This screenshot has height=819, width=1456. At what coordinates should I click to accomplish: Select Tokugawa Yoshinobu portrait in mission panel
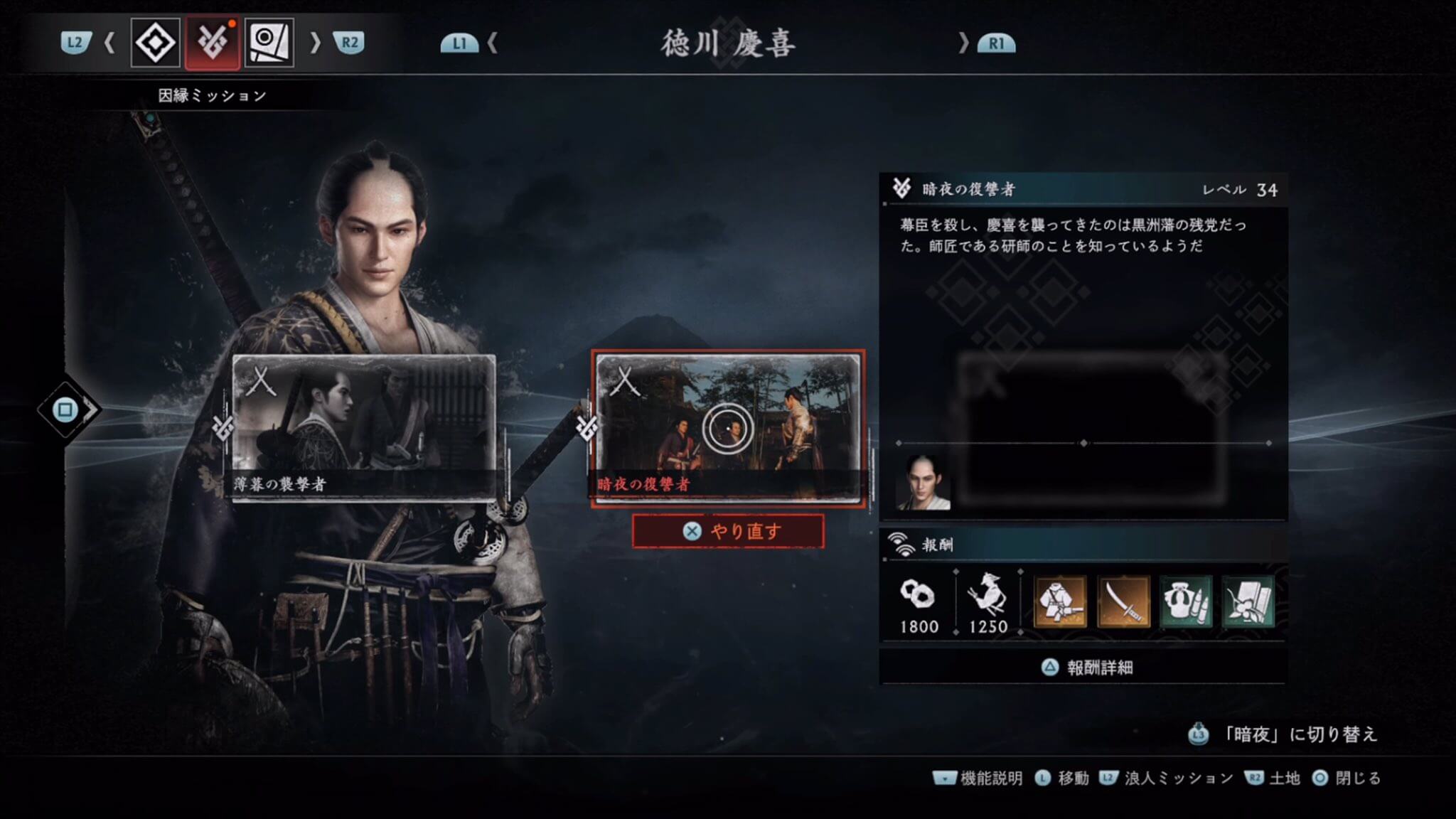[924, 483]
